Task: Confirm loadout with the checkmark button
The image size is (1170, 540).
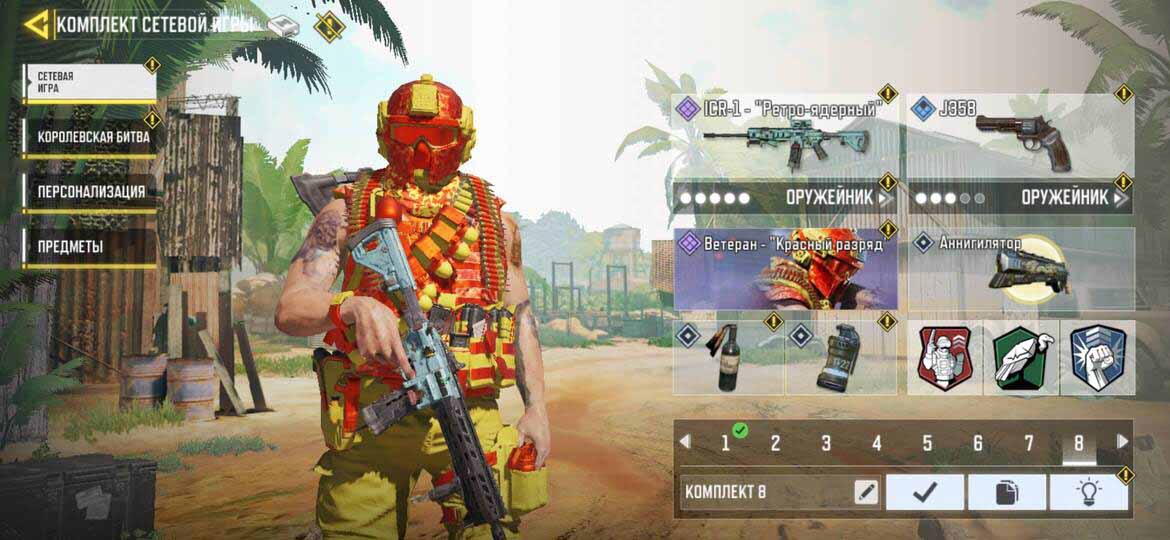Action: pyautogui.click(x=925, y=492)
